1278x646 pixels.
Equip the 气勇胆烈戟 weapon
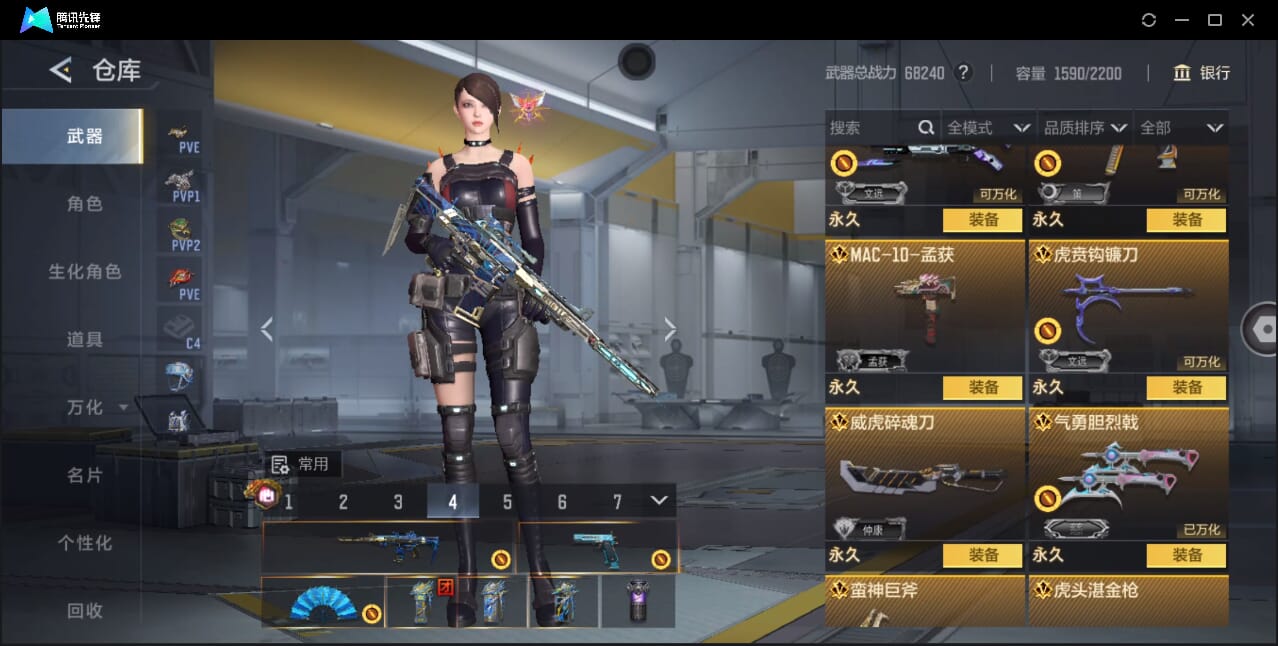click(x=1186, y=555)
